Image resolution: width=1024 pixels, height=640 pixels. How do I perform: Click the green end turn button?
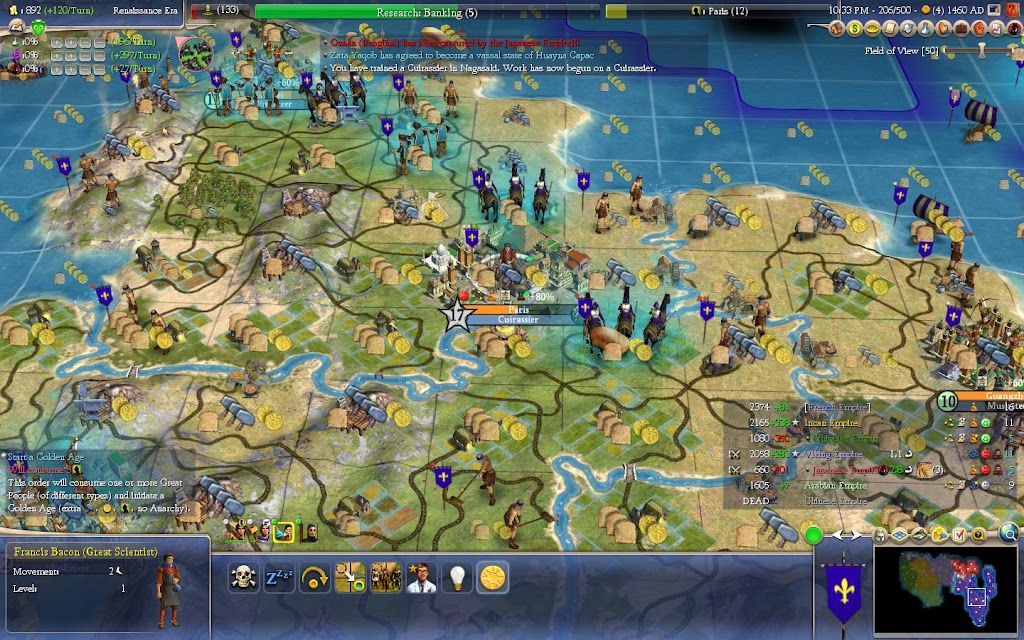812,536
